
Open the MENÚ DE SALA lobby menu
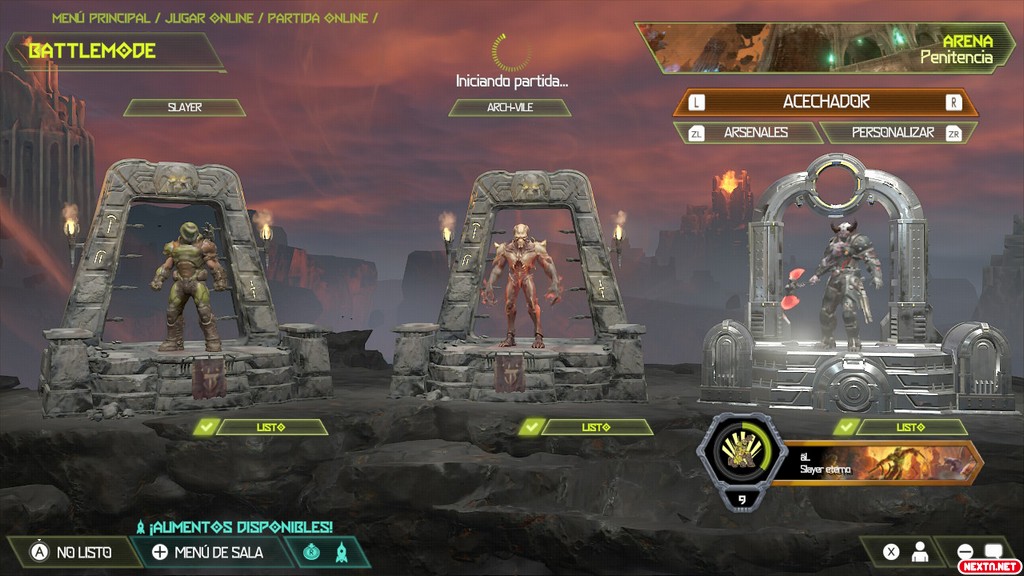pyautogui.click(x=206, y=552)
